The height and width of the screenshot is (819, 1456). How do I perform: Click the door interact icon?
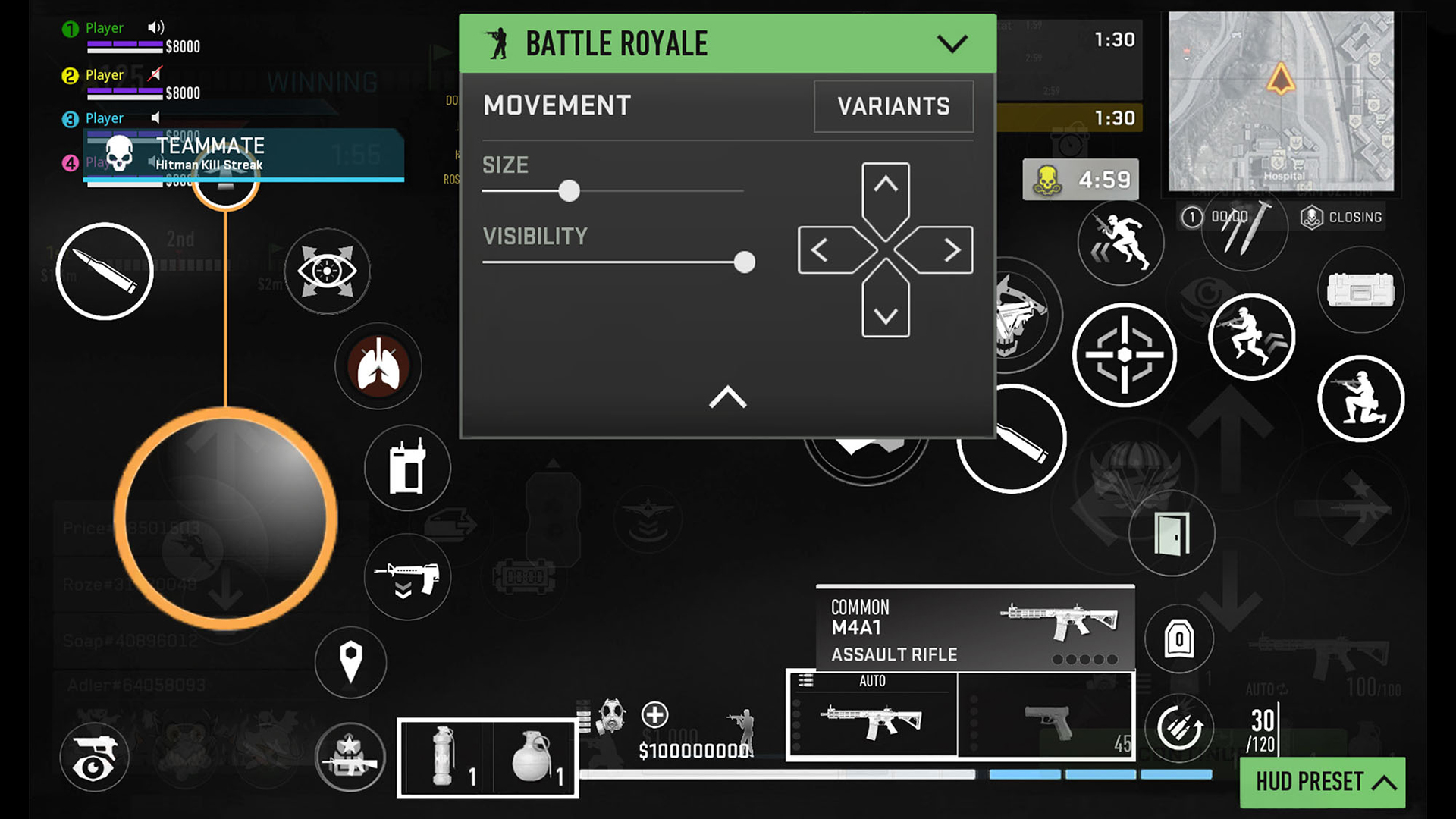click(1172, 533)
